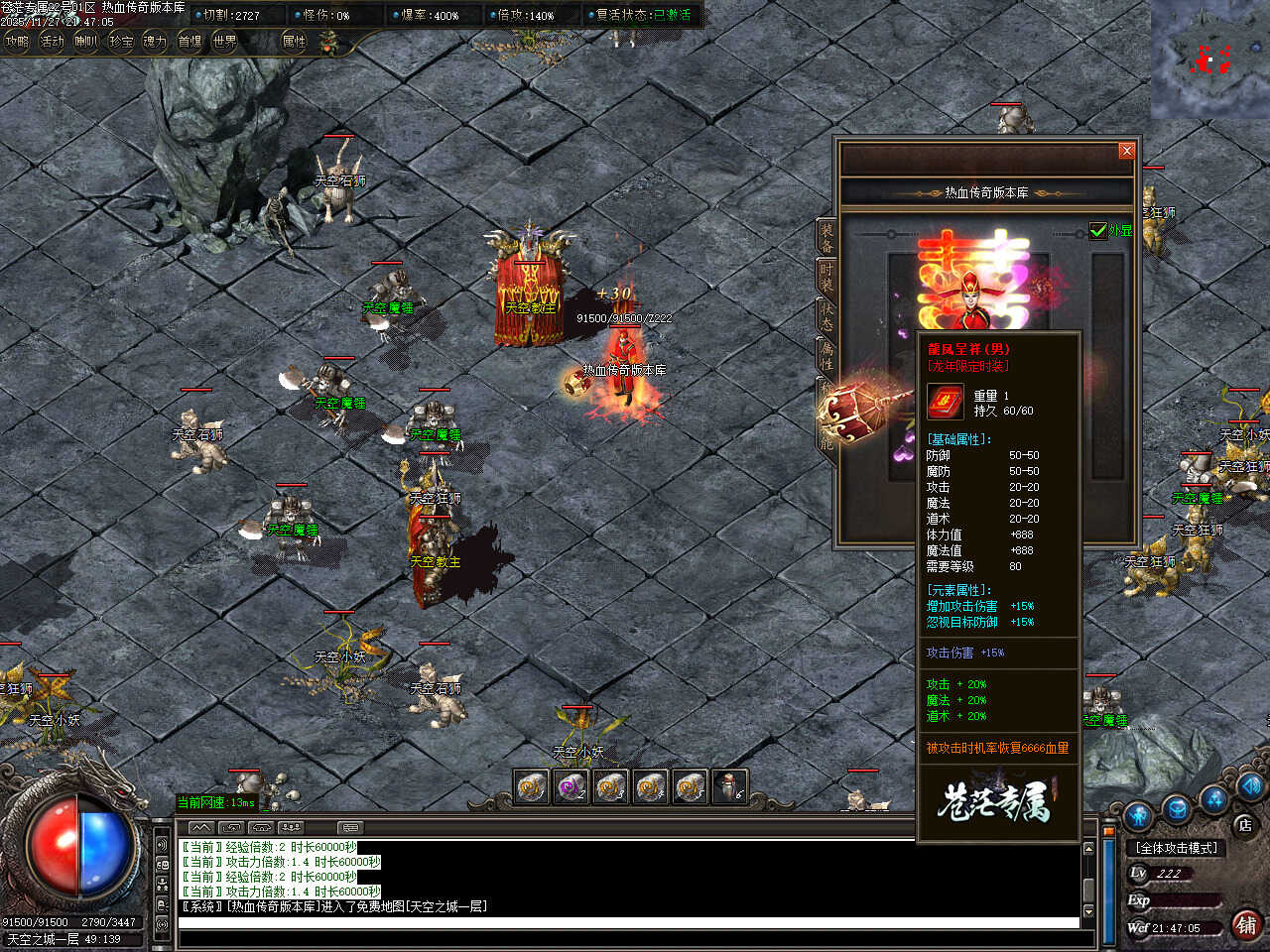Screen dimensions: 1270x952
Task: Use the potion bottle in the hotbar
Action: point(729,787)
